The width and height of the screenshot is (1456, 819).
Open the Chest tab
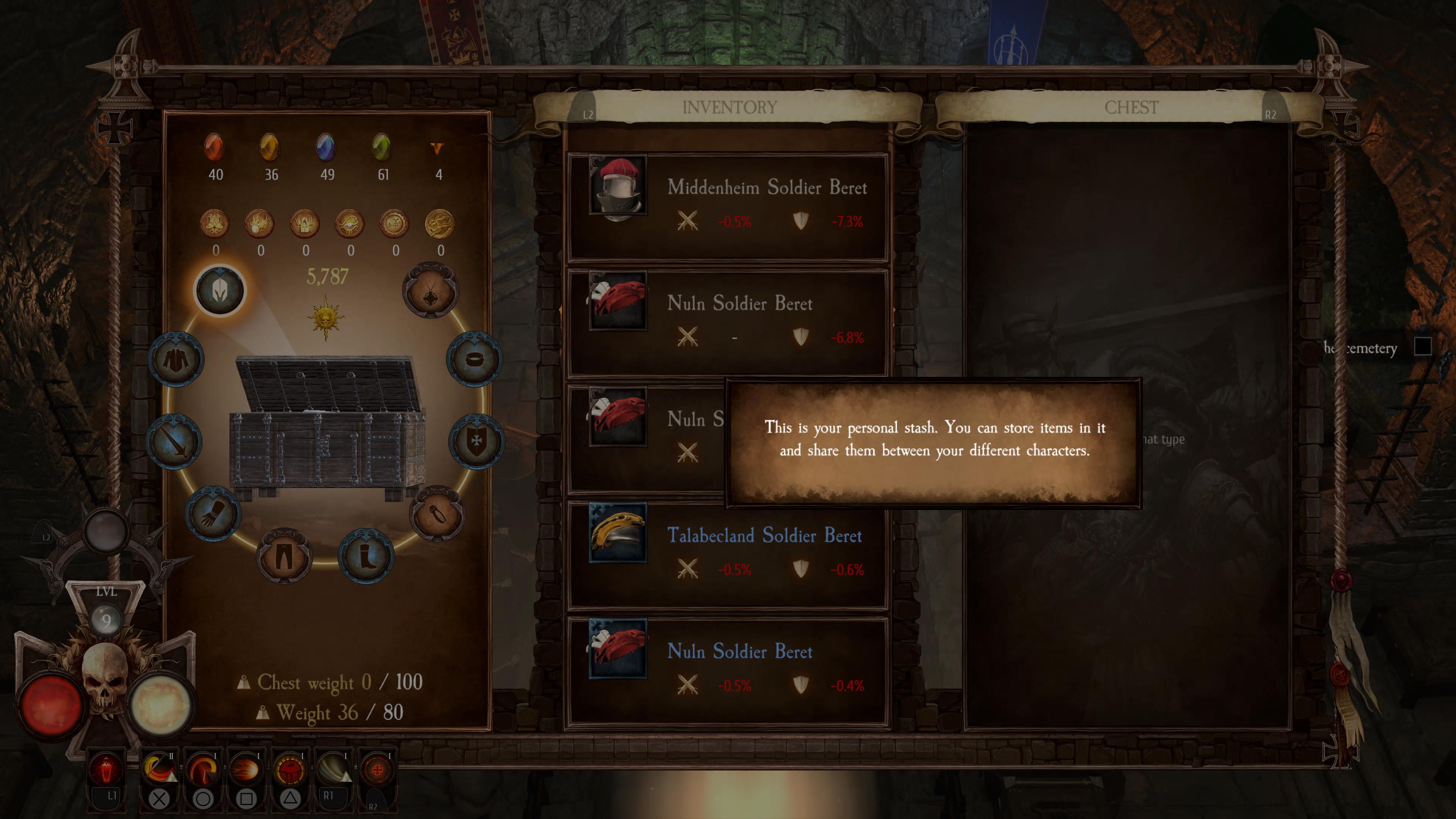1131,107
